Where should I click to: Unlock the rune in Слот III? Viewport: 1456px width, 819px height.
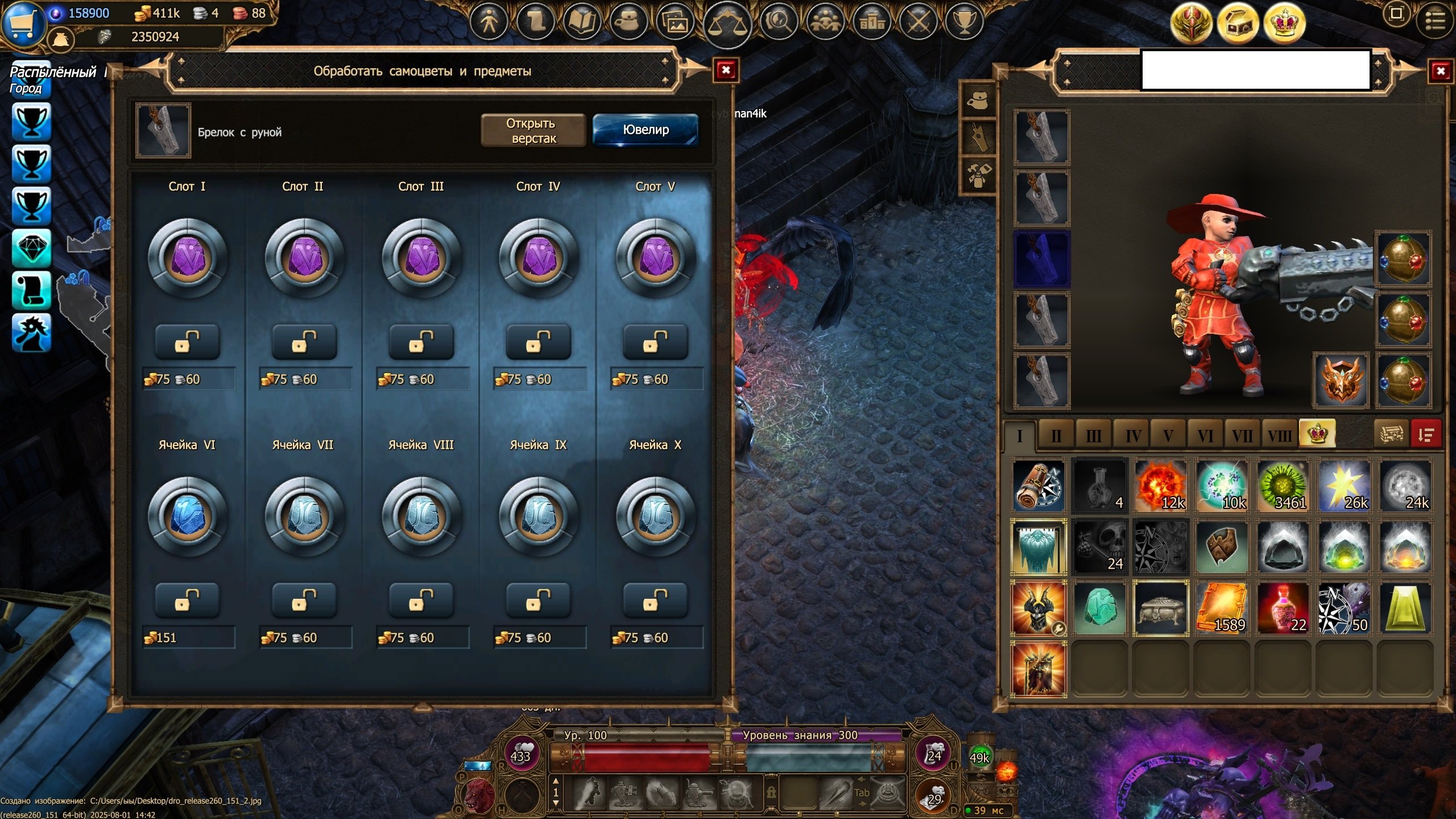click(421, 342)
